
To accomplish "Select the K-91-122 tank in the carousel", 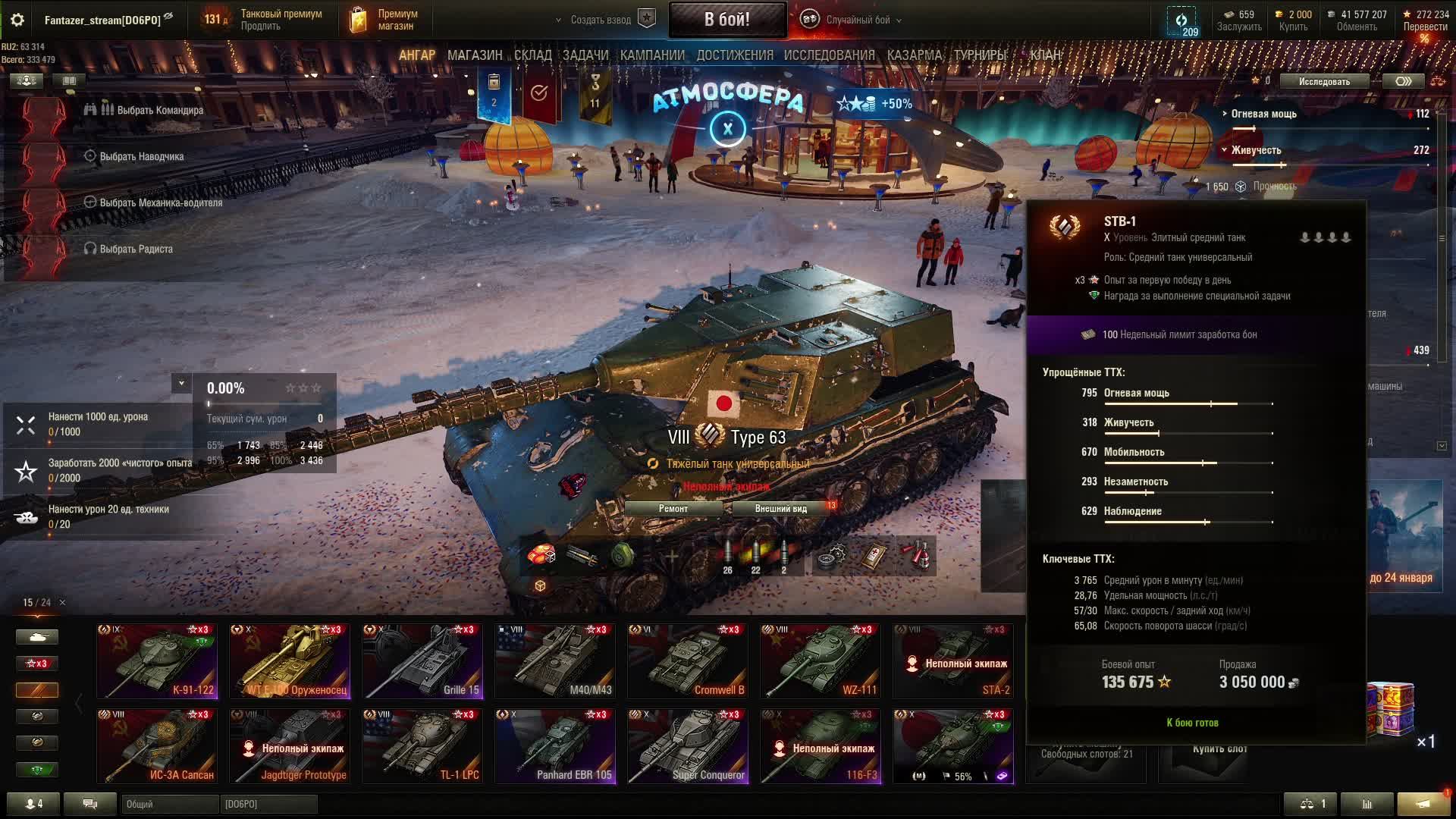I will pos(157,661).
